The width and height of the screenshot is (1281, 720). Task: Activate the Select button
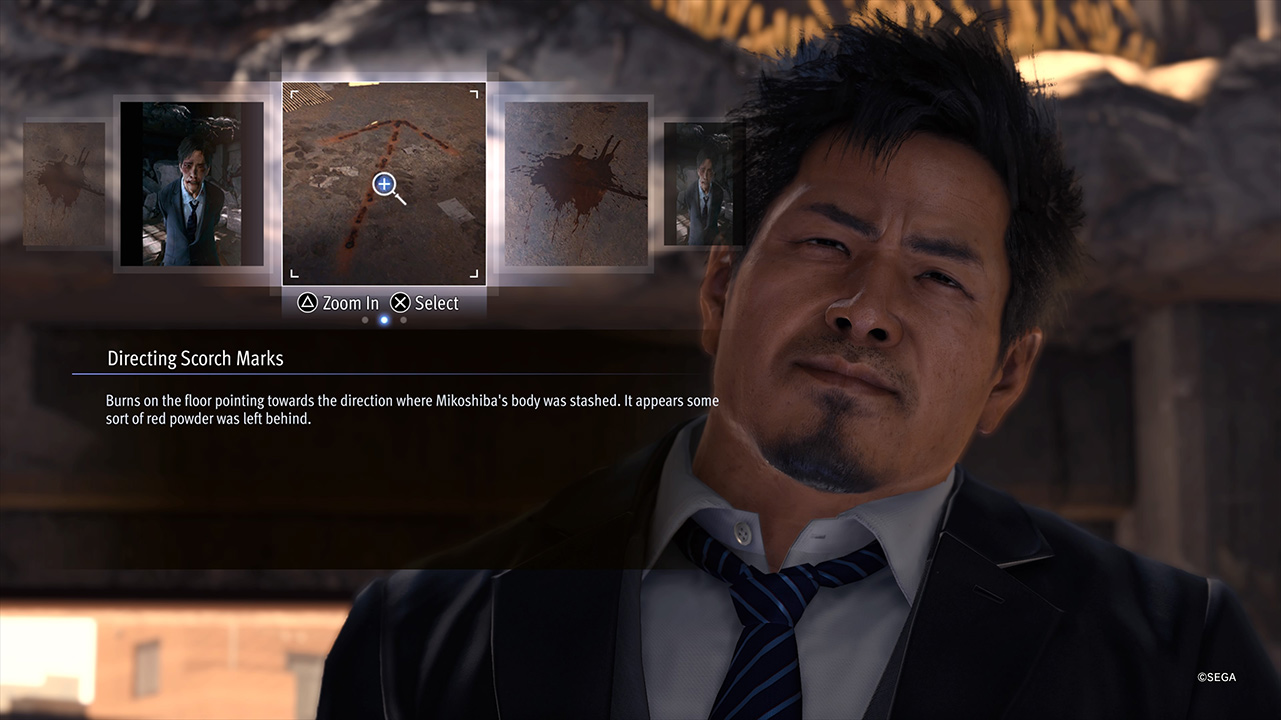[425, 302]
